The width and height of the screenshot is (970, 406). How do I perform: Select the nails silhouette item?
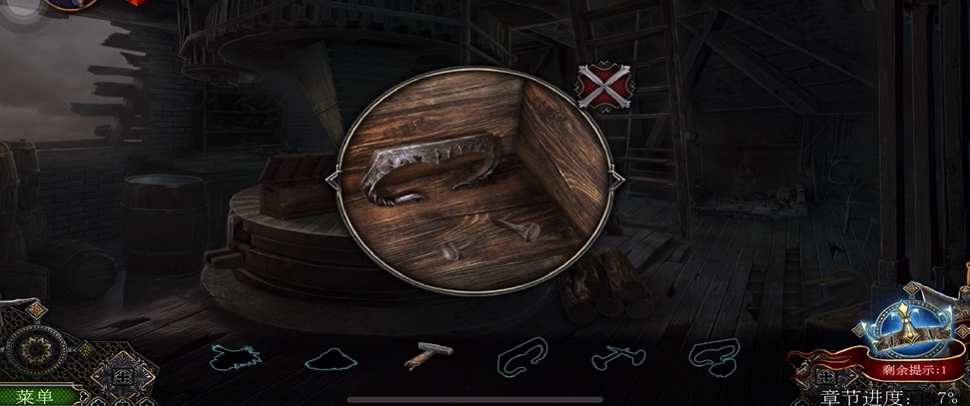[617, 355]
